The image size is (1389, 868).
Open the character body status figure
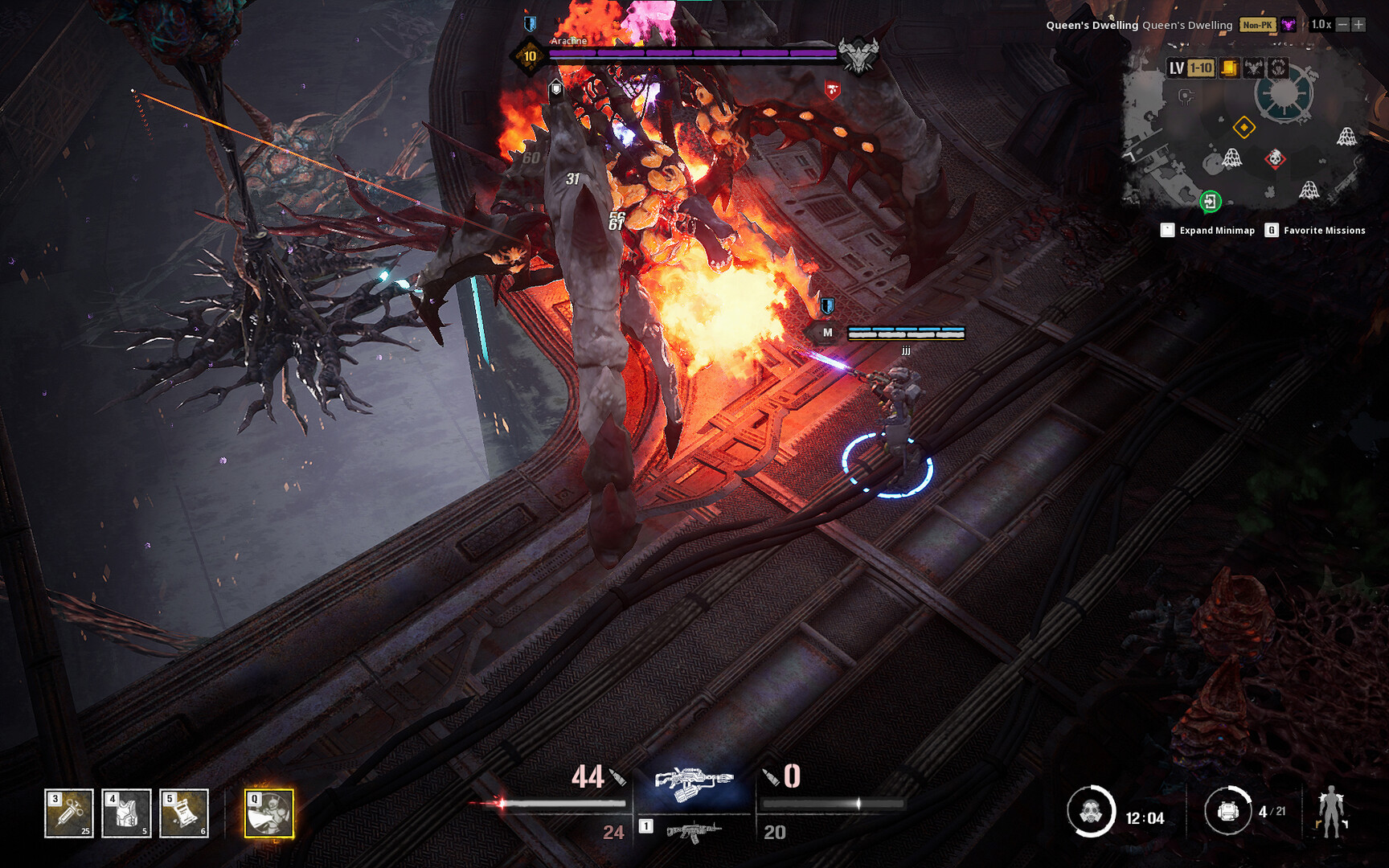click(x=1331, y=811)
